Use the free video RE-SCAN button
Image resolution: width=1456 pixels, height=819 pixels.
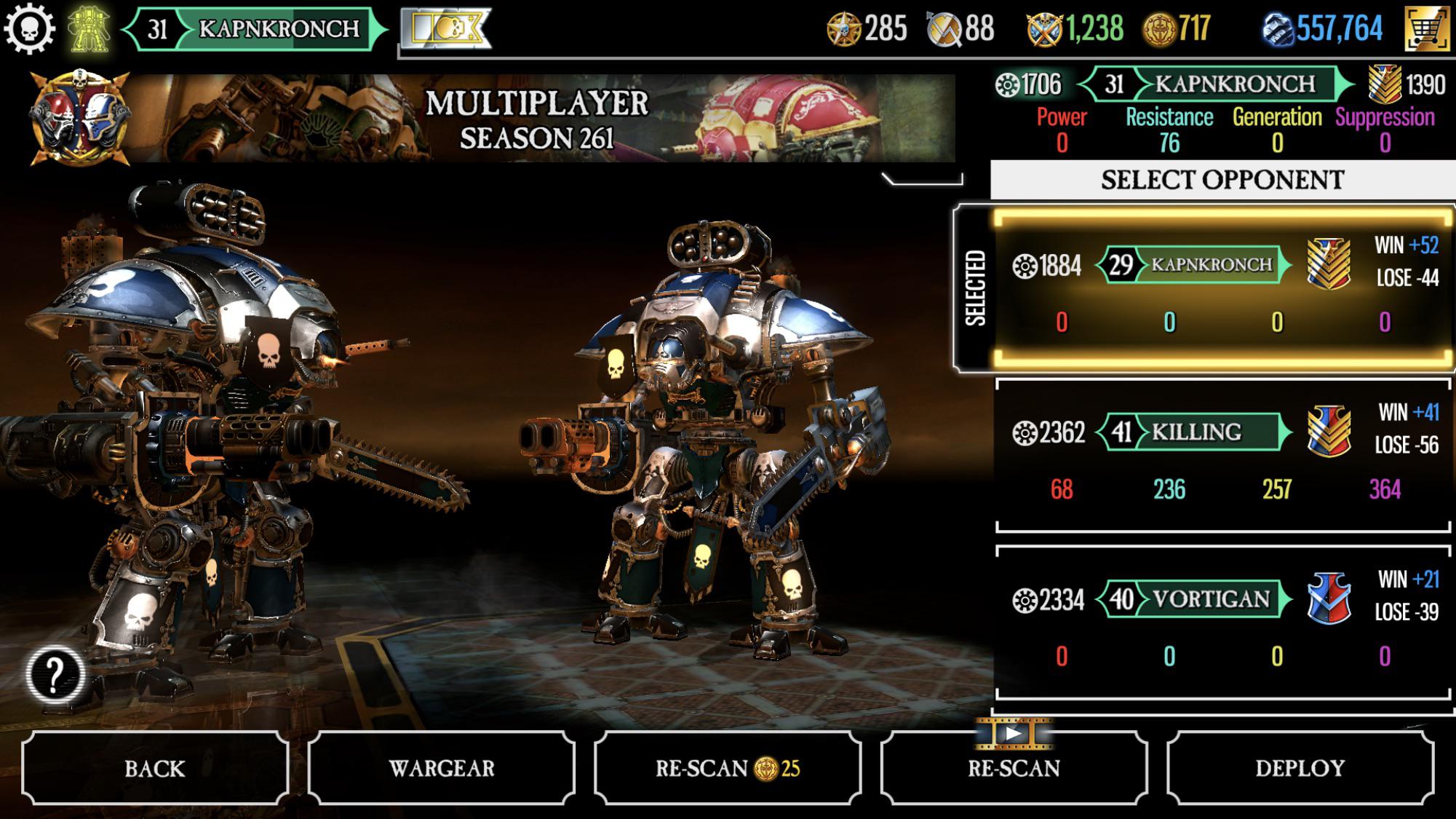coord(1014,768)
